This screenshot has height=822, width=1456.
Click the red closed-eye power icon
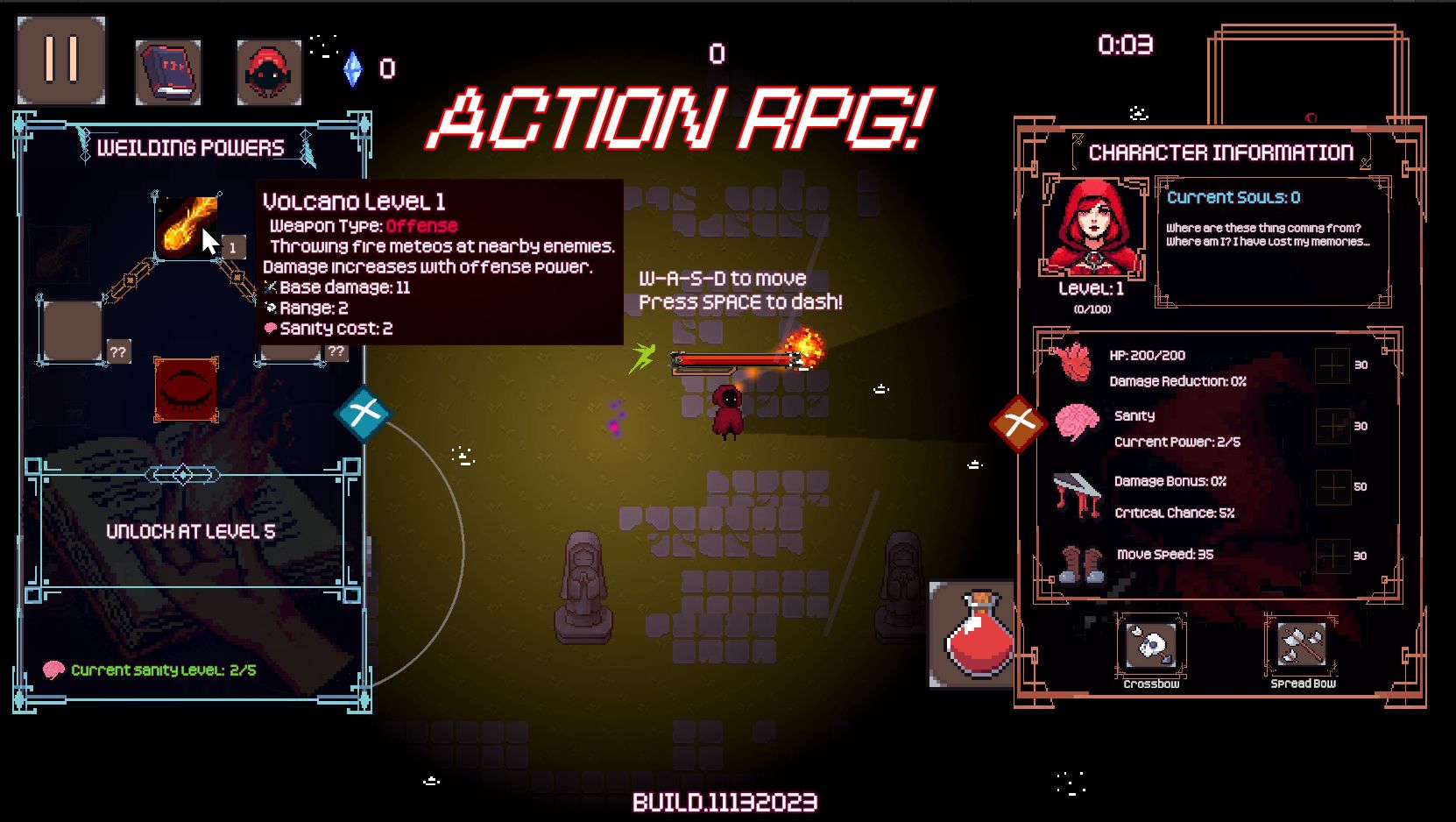[186, 388]
